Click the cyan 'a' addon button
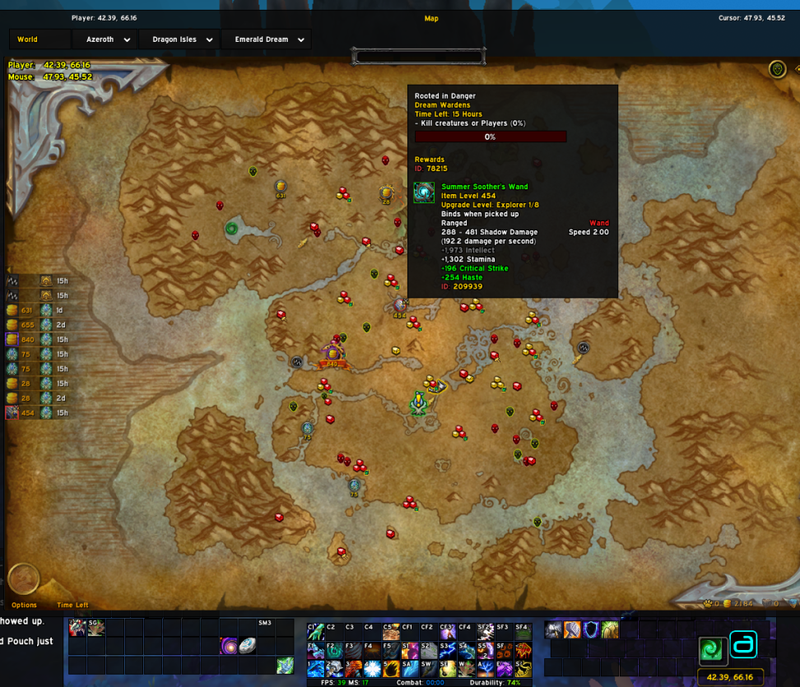Screen dimensions: 800x687 point(745,645)
